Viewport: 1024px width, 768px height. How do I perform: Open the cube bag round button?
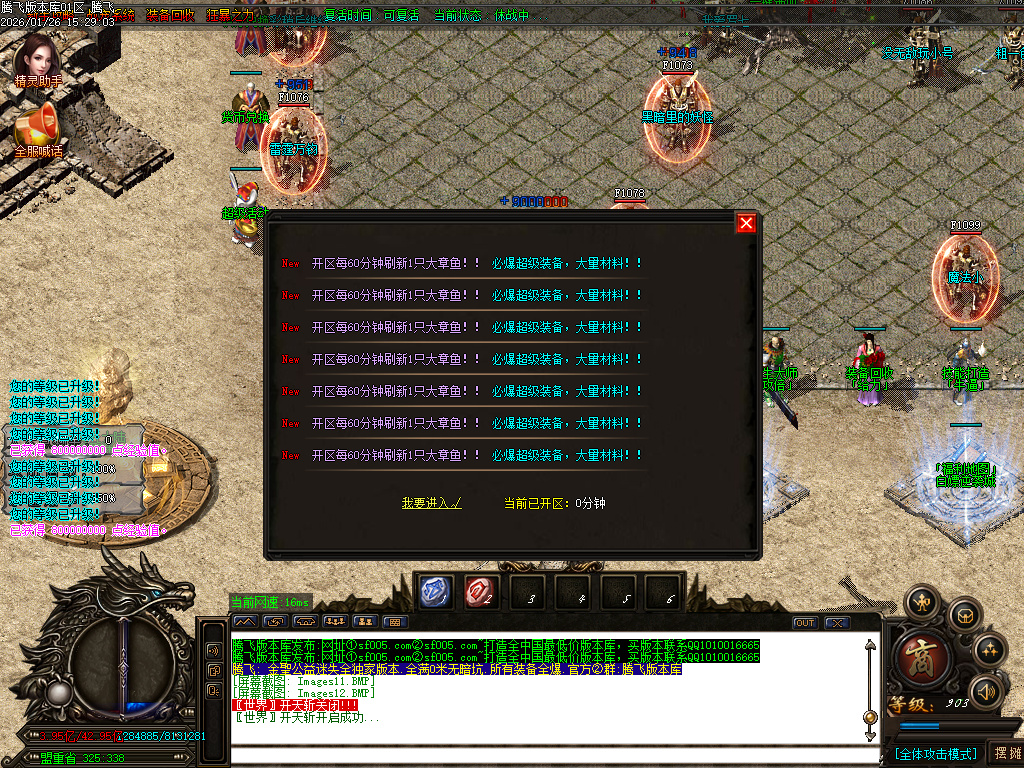[965, 614]
